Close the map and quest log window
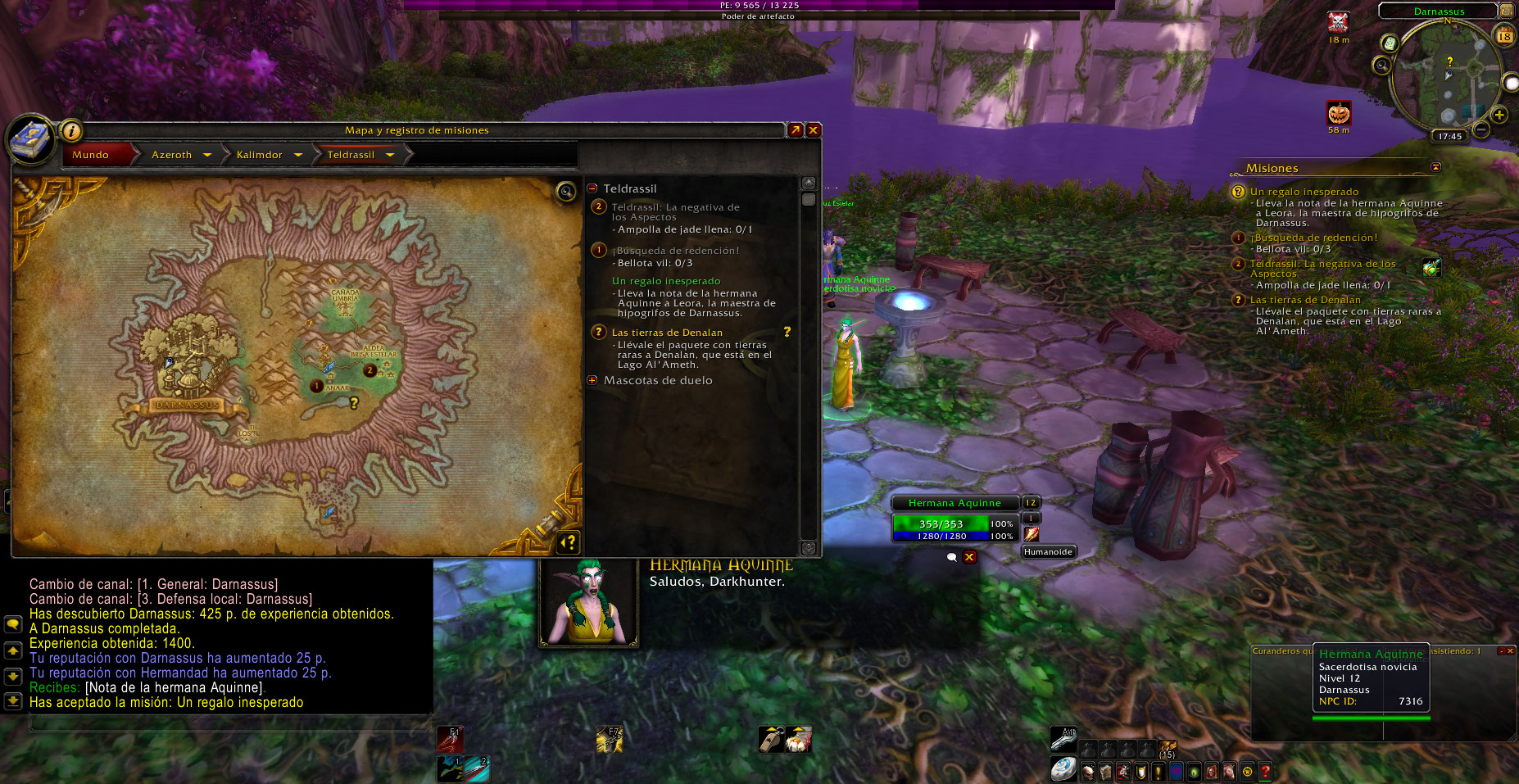 813,130
